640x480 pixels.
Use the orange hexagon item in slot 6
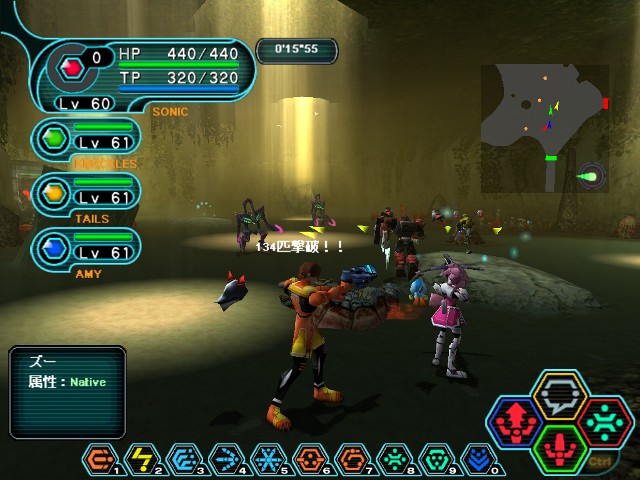tap(310, 461)
